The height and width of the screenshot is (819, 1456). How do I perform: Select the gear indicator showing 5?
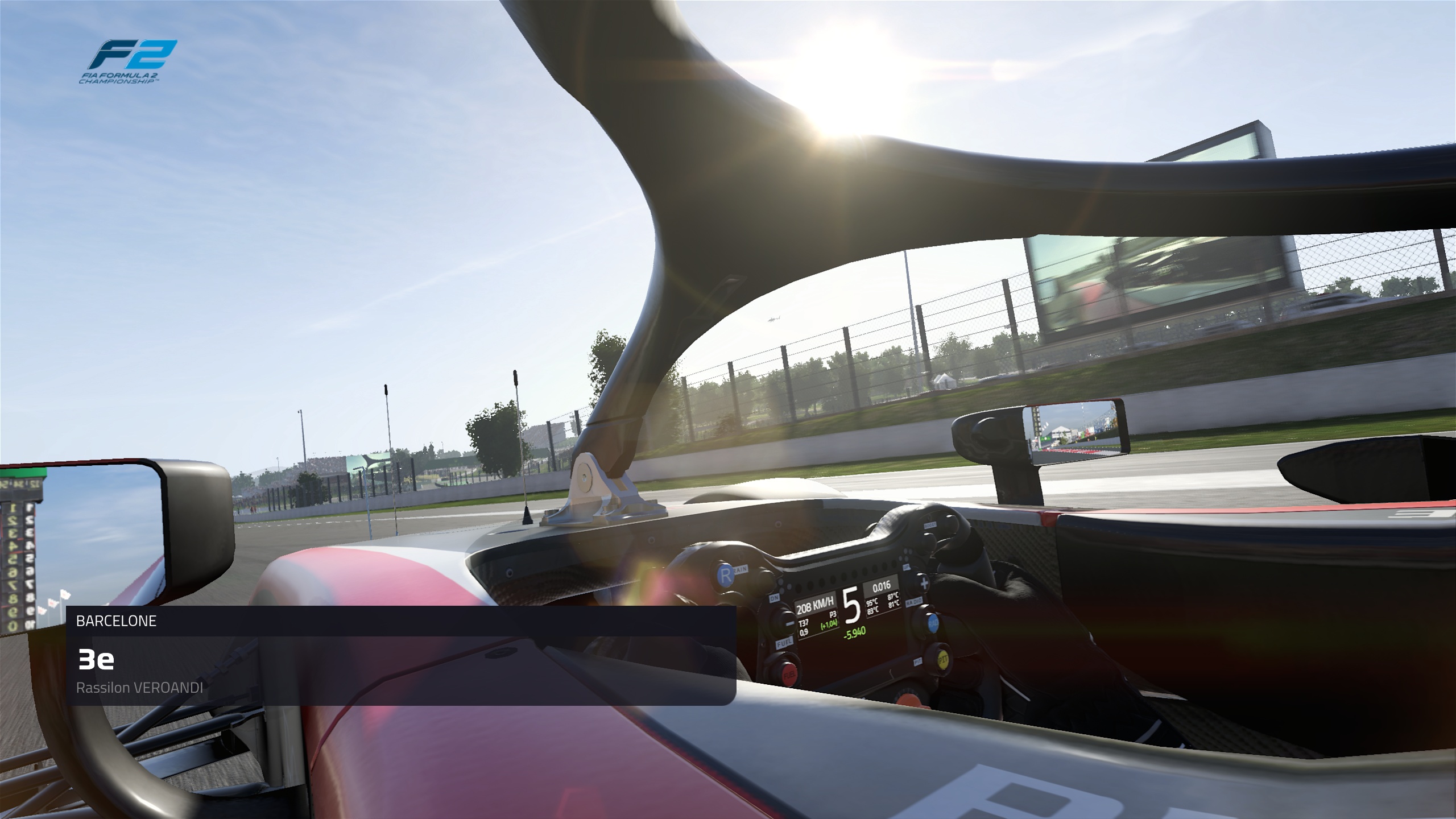852,604
